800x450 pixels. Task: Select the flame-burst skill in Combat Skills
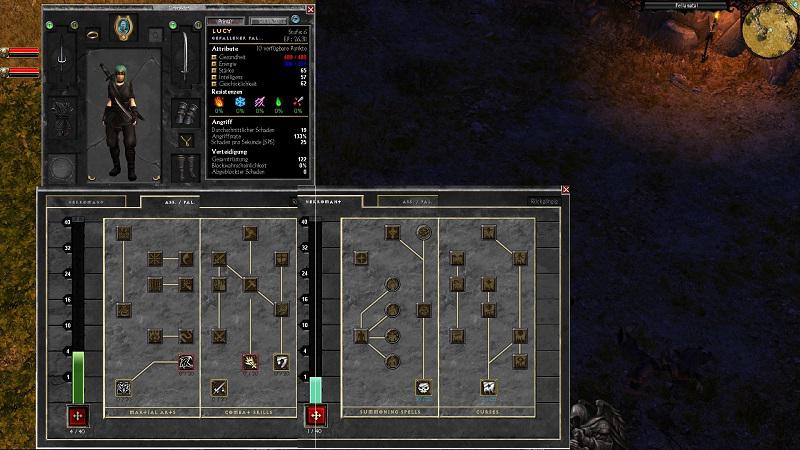pos(250,361)
